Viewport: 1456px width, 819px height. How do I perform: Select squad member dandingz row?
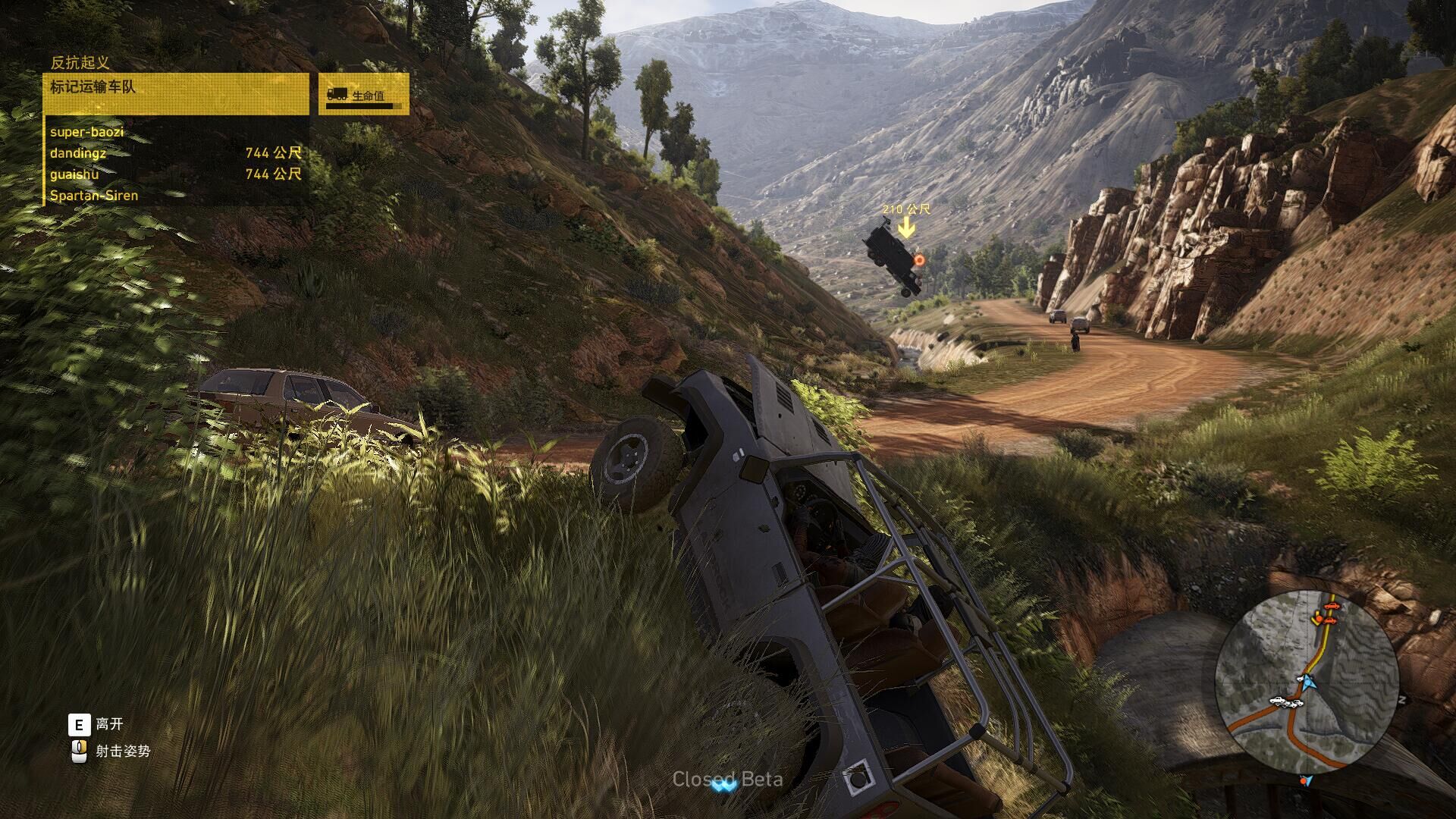tap(175, 153)
